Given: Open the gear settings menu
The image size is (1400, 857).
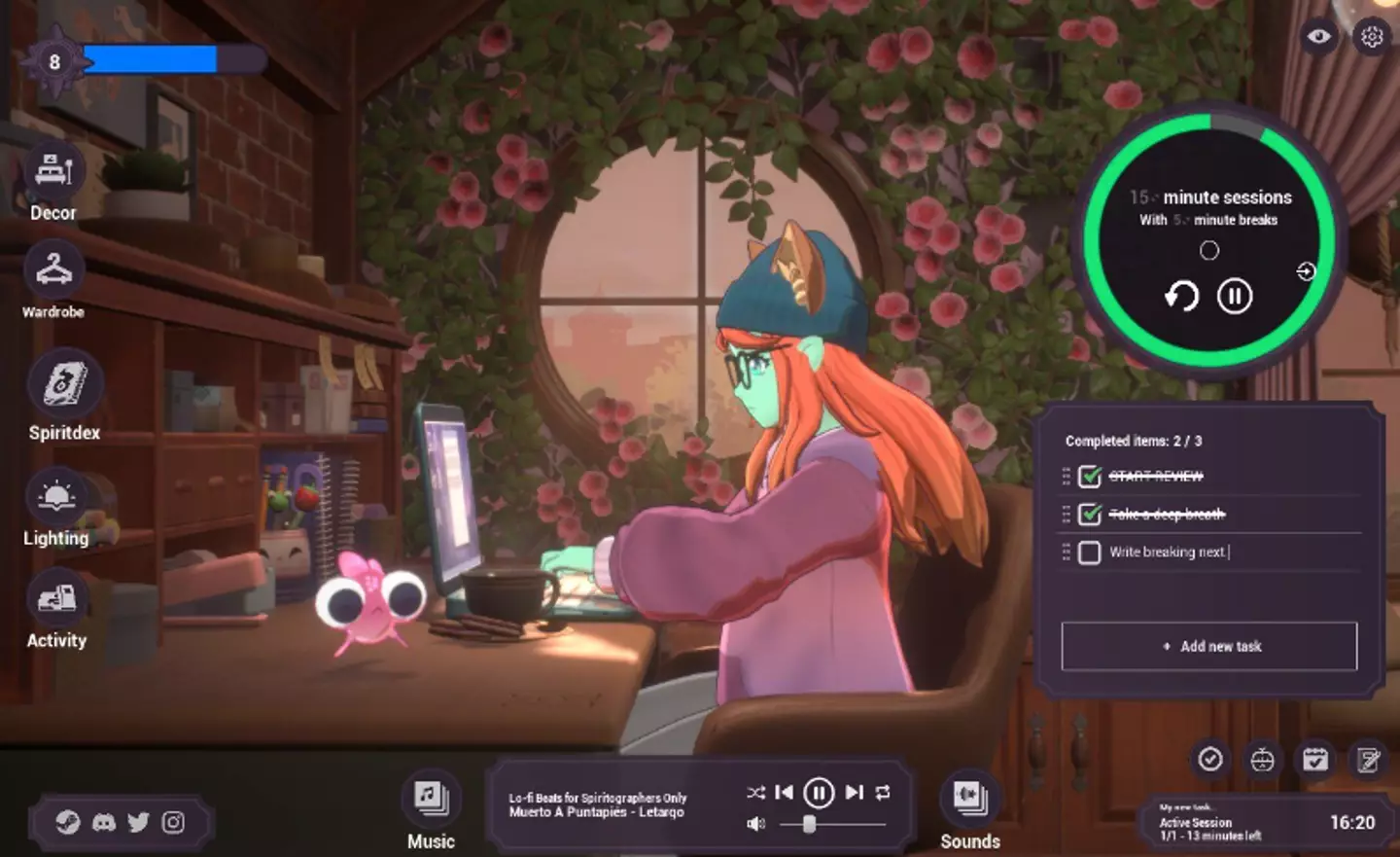Looking at the screenshot, I should click(1372, 37).
